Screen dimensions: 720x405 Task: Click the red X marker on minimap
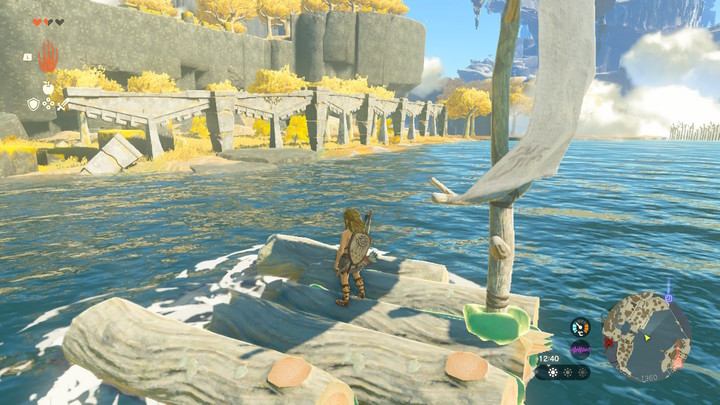point(608,342)
